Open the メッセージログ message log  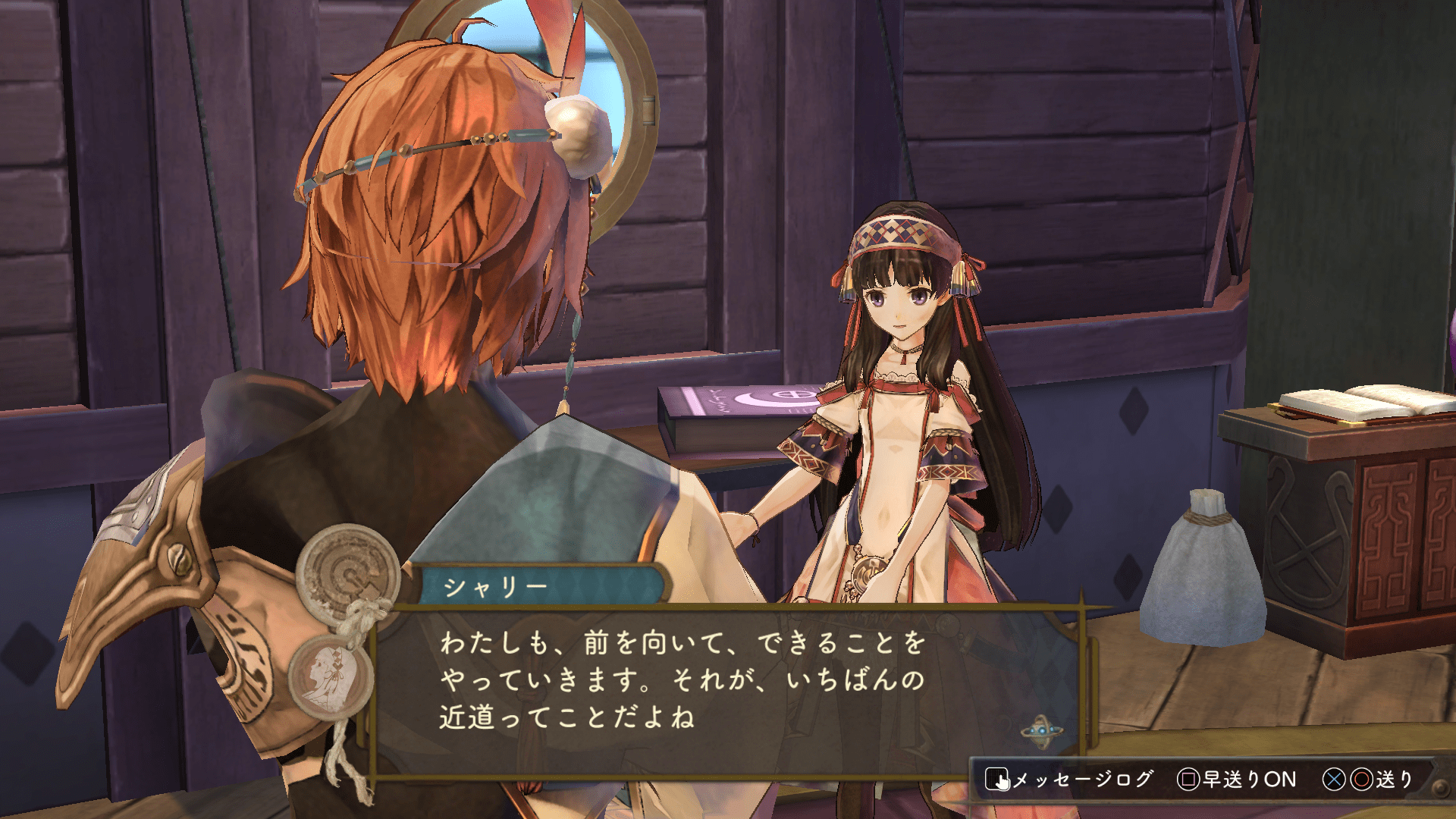[1069, 780]
